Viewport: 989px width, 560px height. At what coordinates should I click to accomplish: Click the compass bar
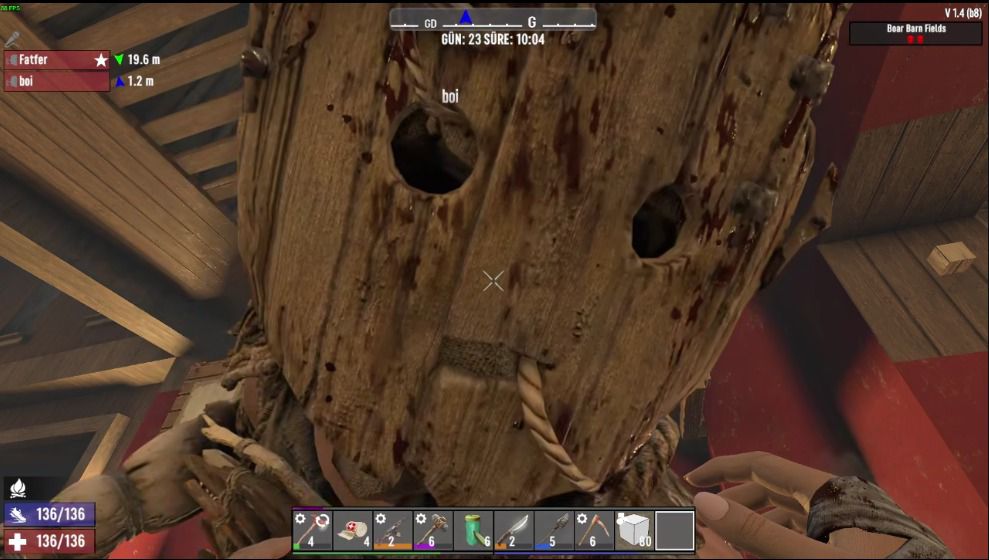(492, 20)
